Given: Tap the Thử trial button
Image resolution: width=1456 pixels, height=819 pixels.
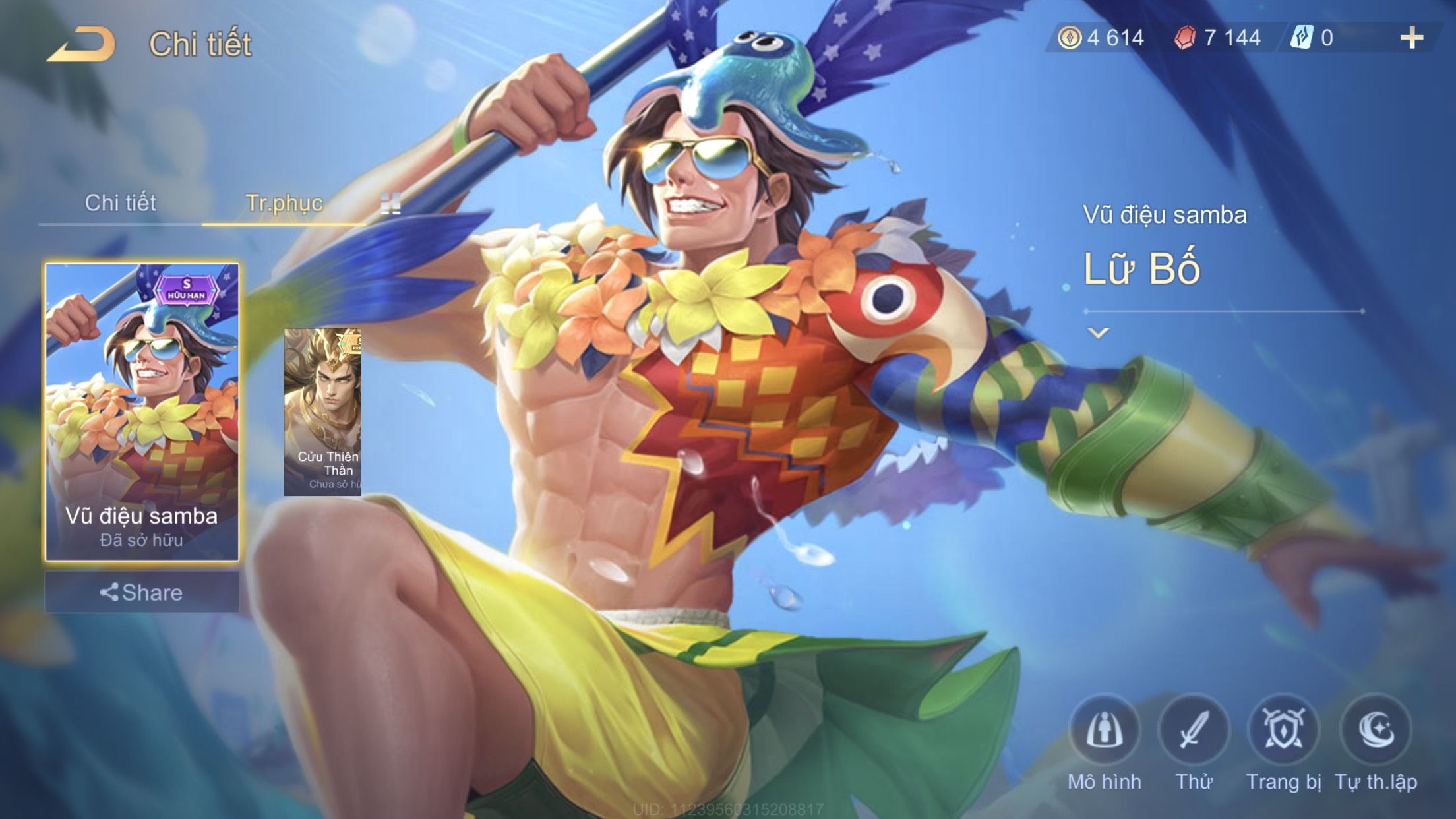Looking at the screenshot, I should pyautogui.click(x=1194, y=731).
